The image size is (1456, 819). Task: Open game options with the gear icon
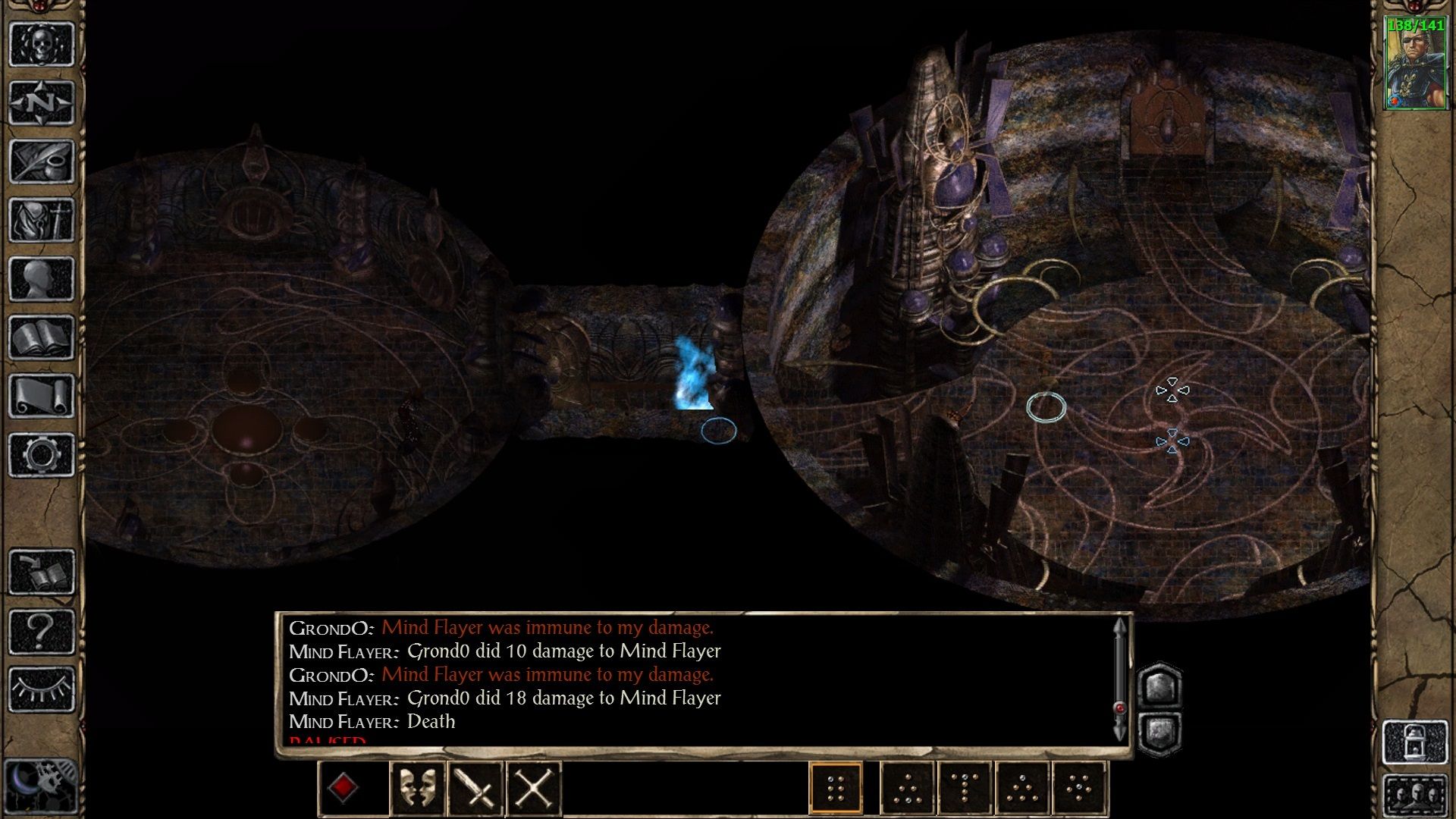click(x=42, y=454)
